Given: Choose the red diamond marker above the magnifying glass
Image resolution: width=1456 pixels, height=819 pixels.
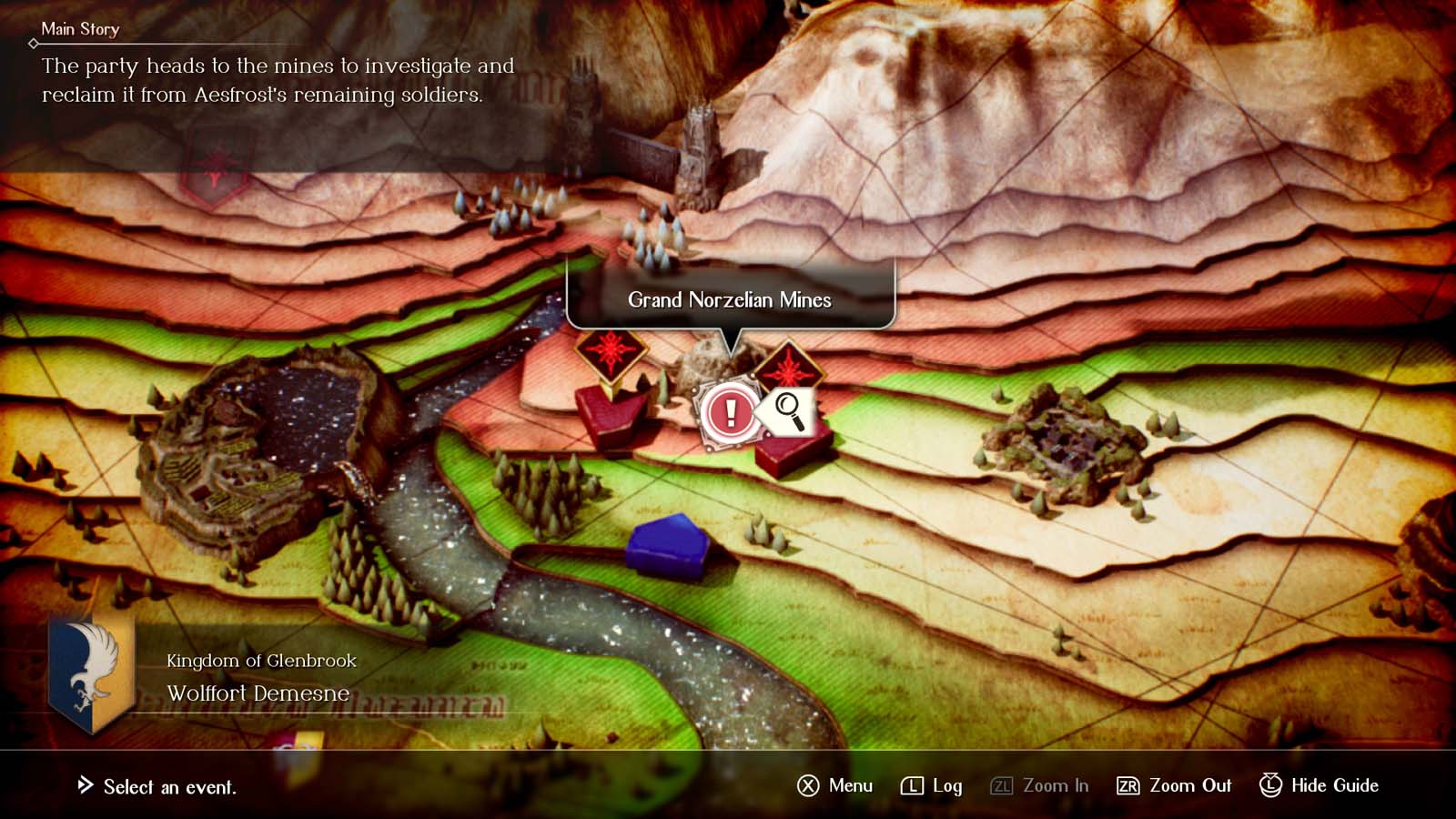Looking at the screenshot, I should (788, 366).
